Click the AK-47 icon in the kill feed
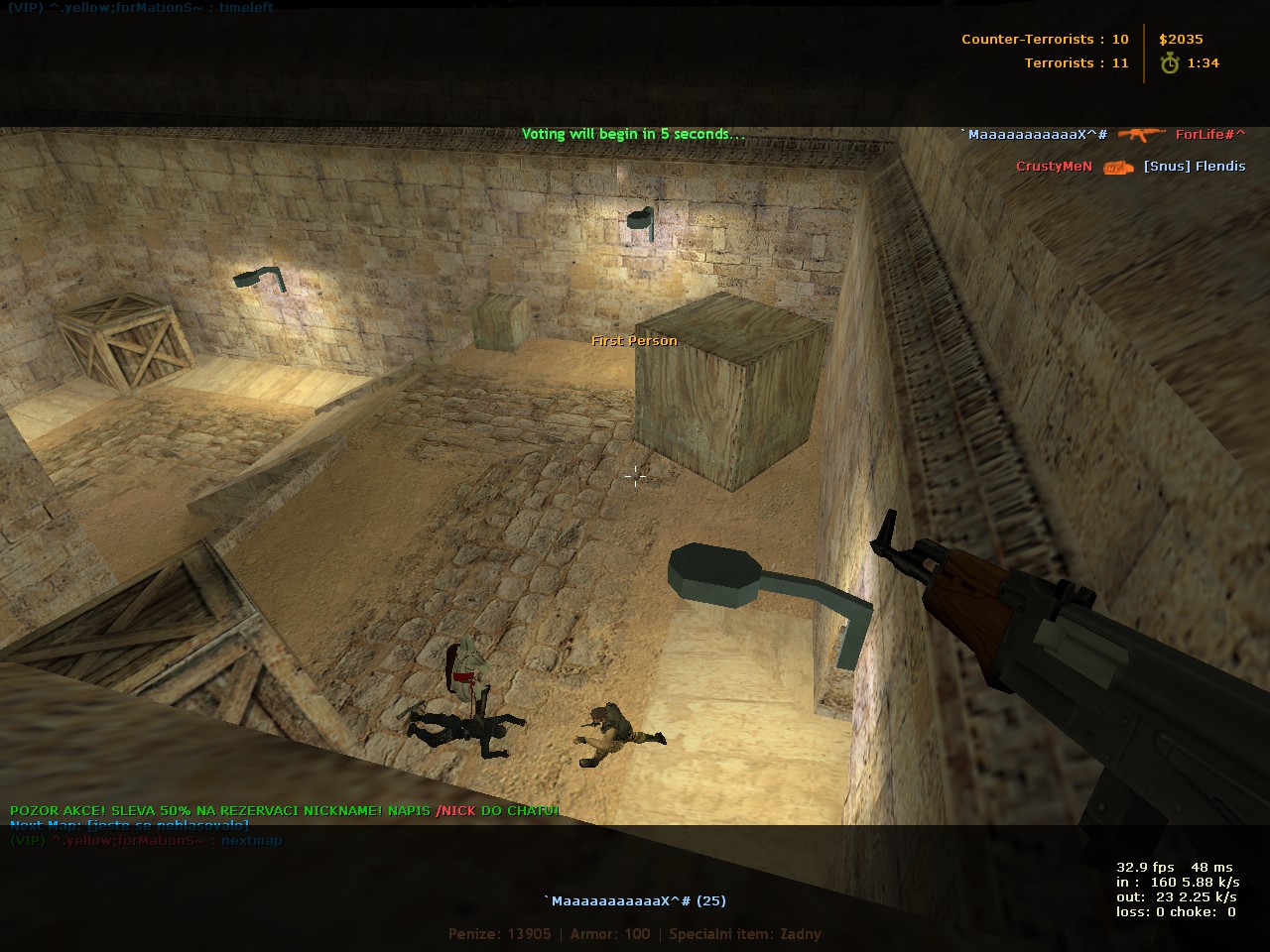Image resolution: width=1270 pixels, height=952 pixels. click(1141, 134)
